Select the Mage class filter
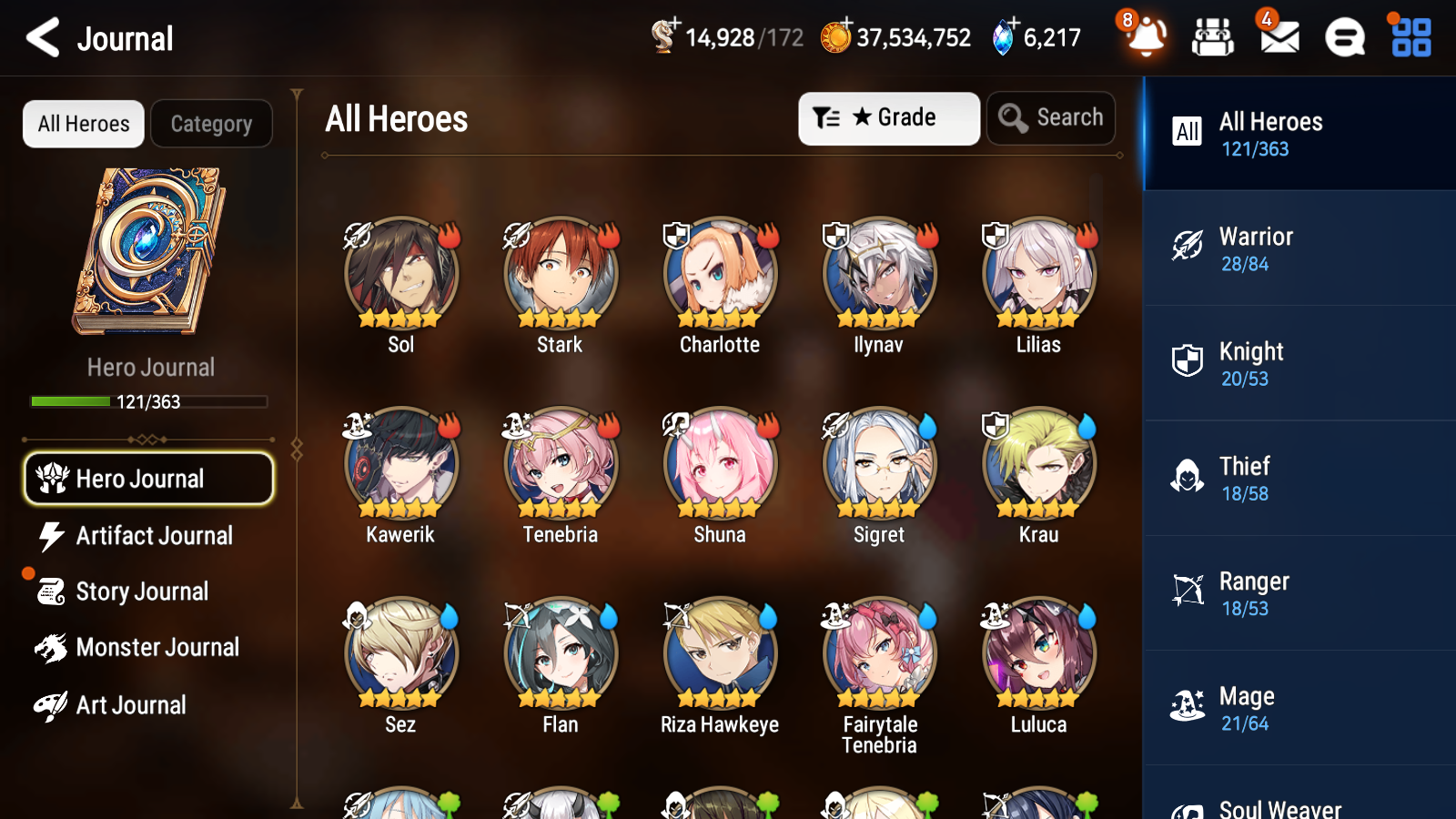 (x=1299, y=708)
